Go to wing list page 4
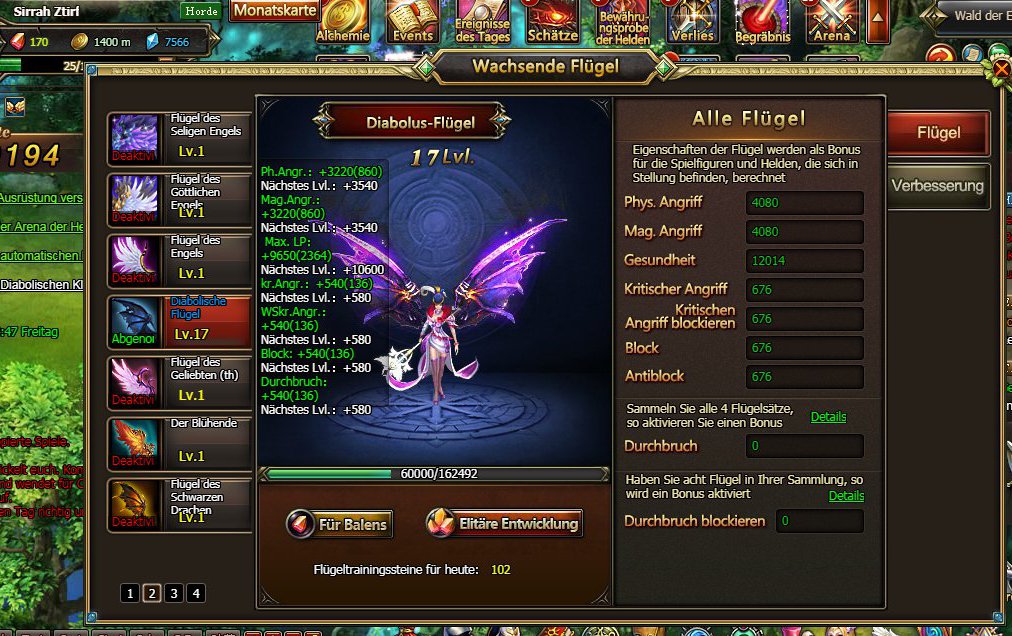The width and height of the screenshot is (1012, 636). coord(196,593)
